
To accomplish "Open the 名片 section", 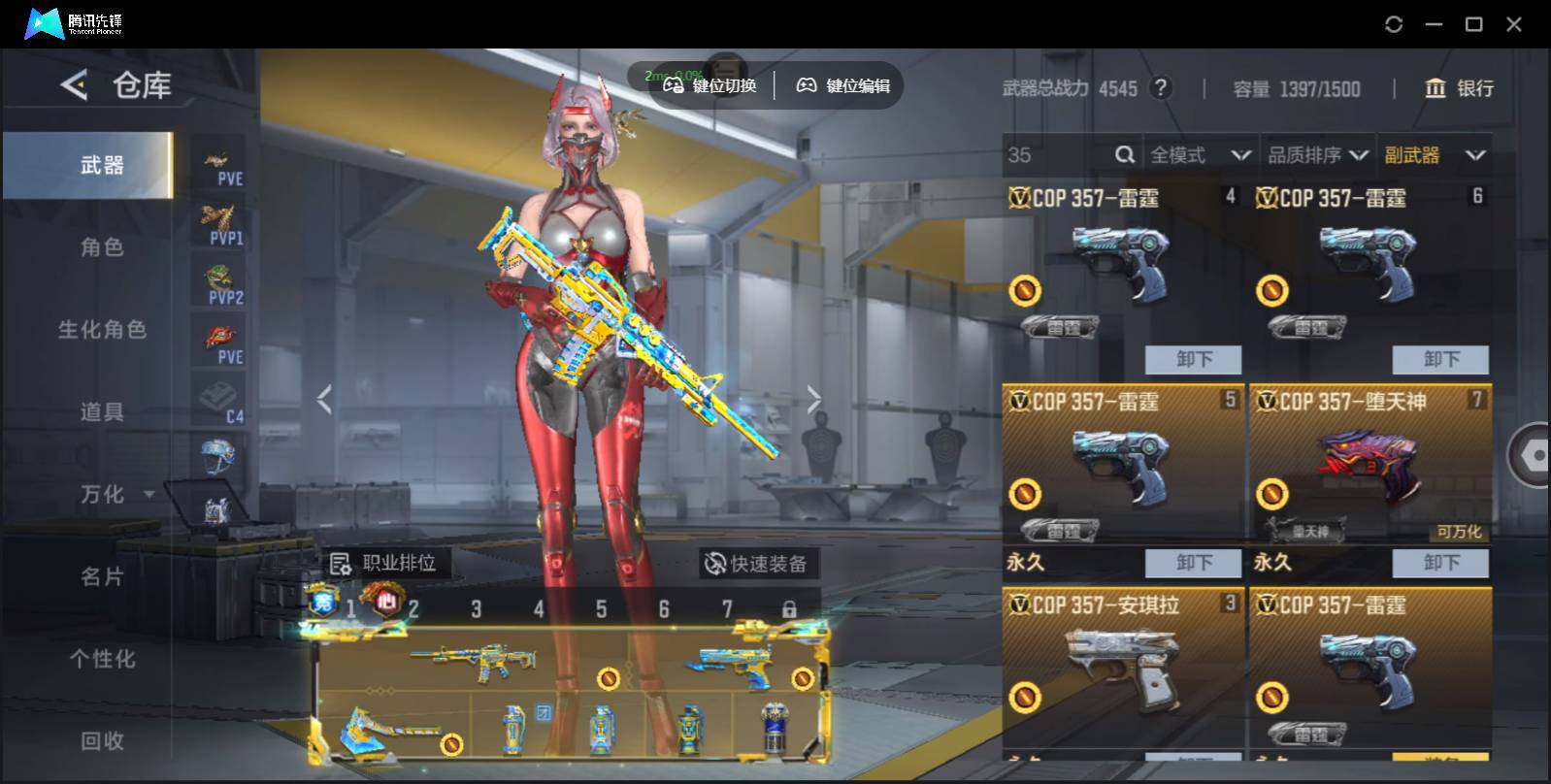I will tap(102, 577).
